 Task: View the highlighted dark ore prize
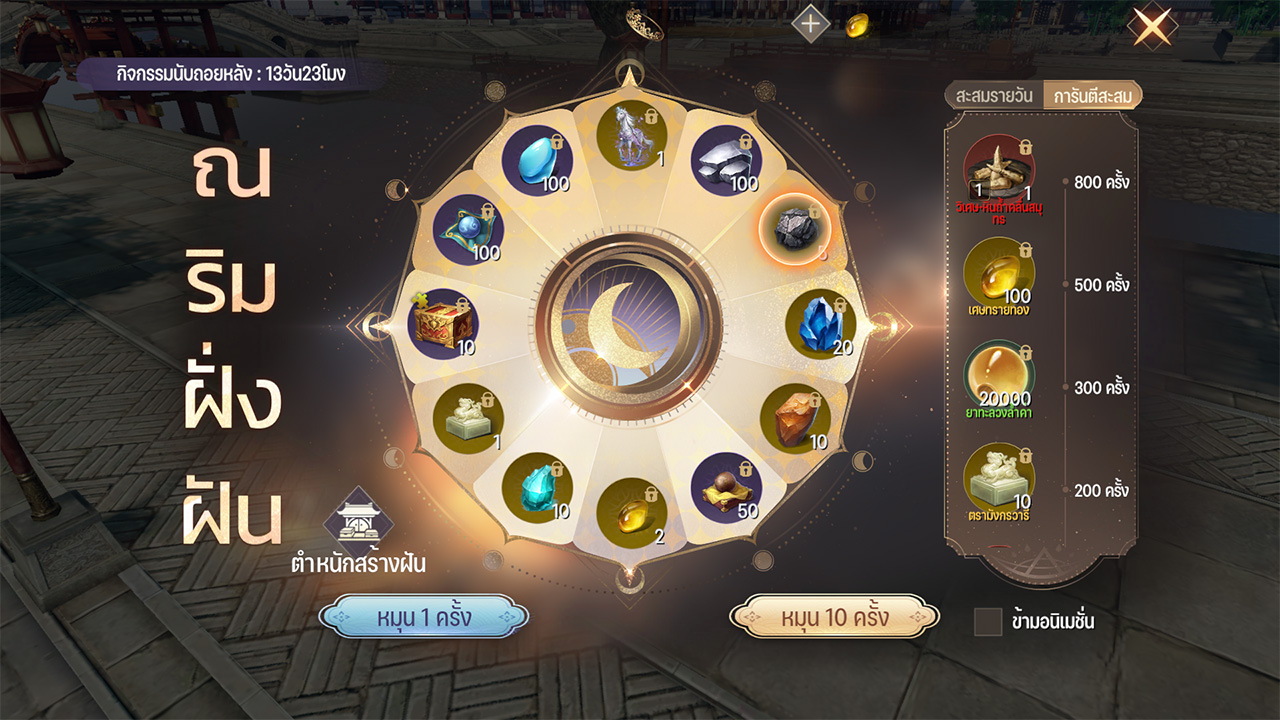795,227
